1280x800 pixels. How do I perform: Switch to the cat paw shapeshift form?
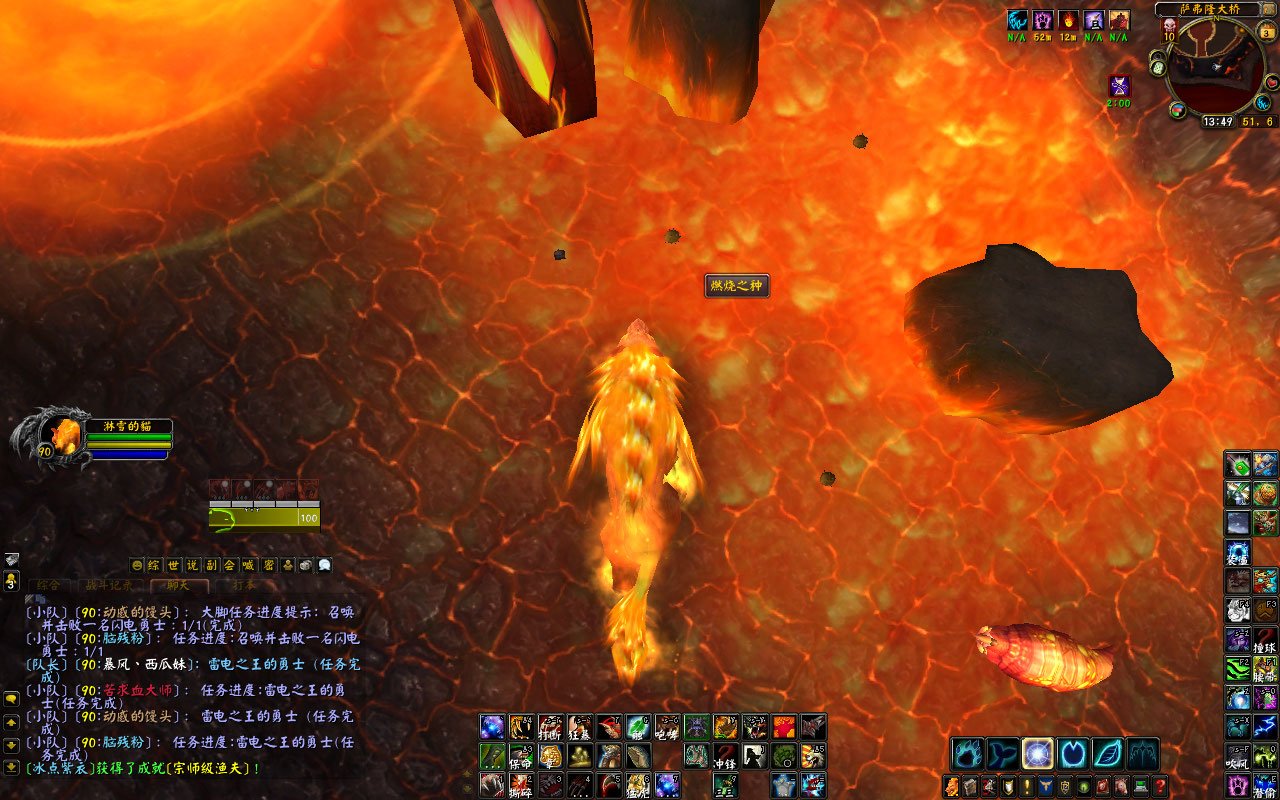(967, 753)
